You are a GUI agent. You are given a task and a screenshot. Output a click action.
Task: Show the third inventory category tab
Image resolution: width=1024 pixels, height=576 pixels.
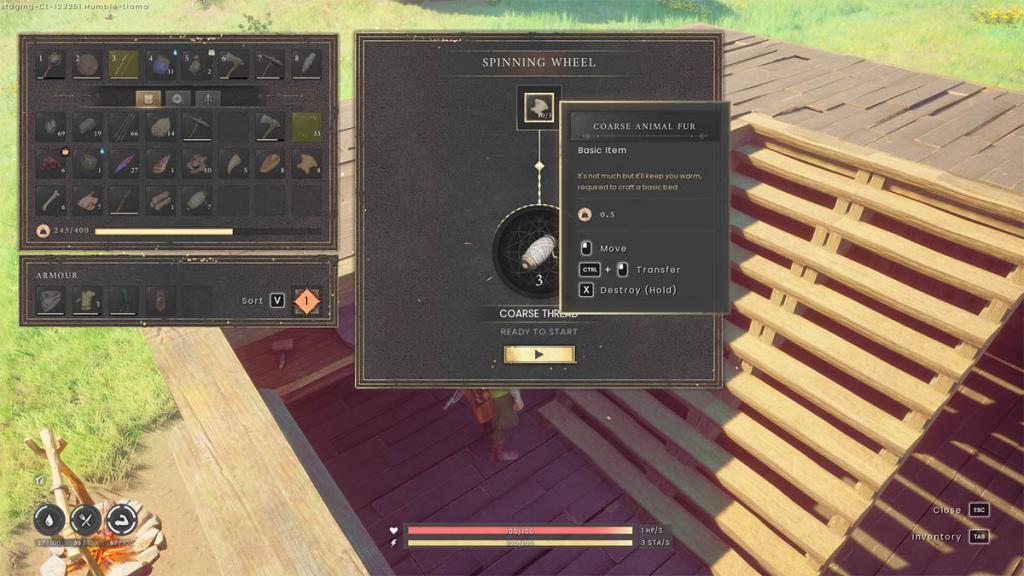pos(209,98)
